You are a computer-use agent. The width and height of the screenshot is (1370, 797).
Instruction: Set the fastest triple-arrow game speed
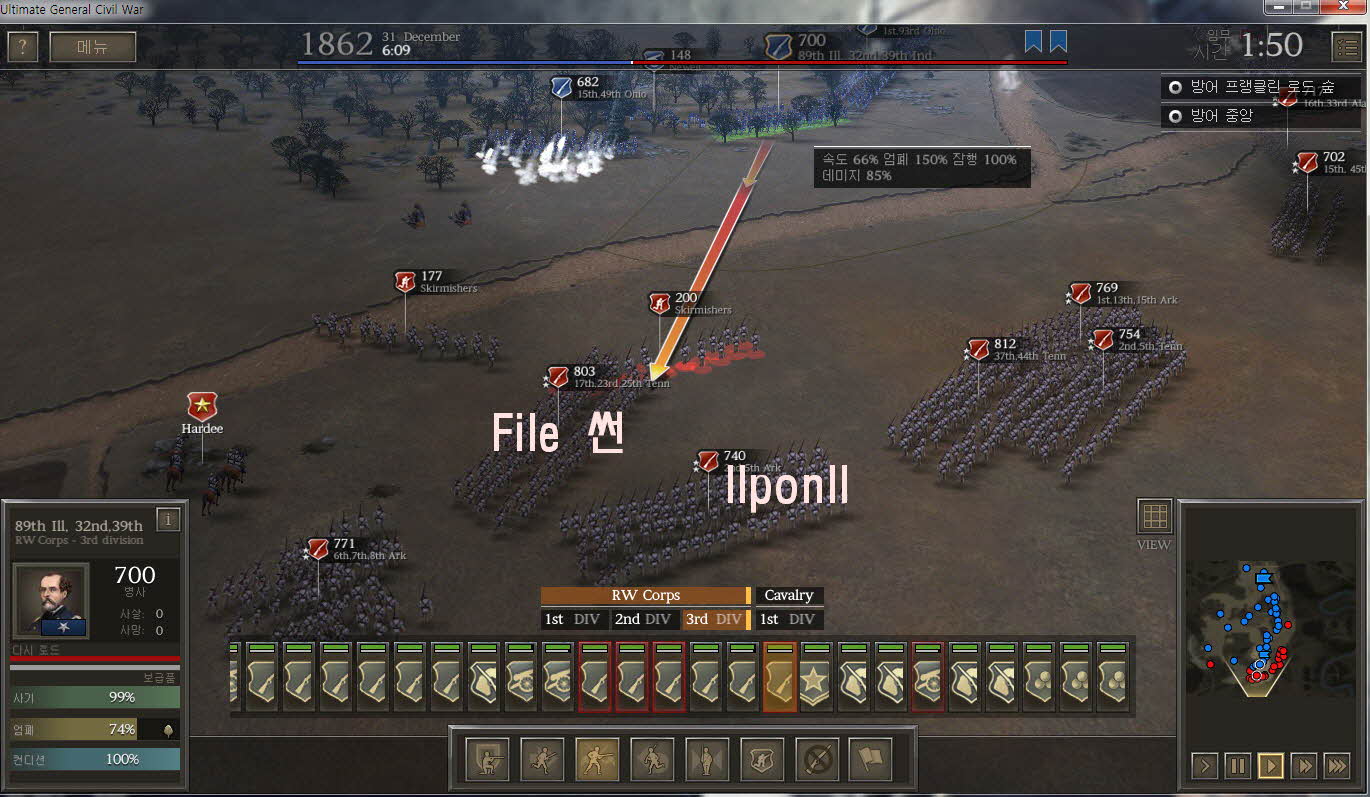click(x=1336, y=766)
